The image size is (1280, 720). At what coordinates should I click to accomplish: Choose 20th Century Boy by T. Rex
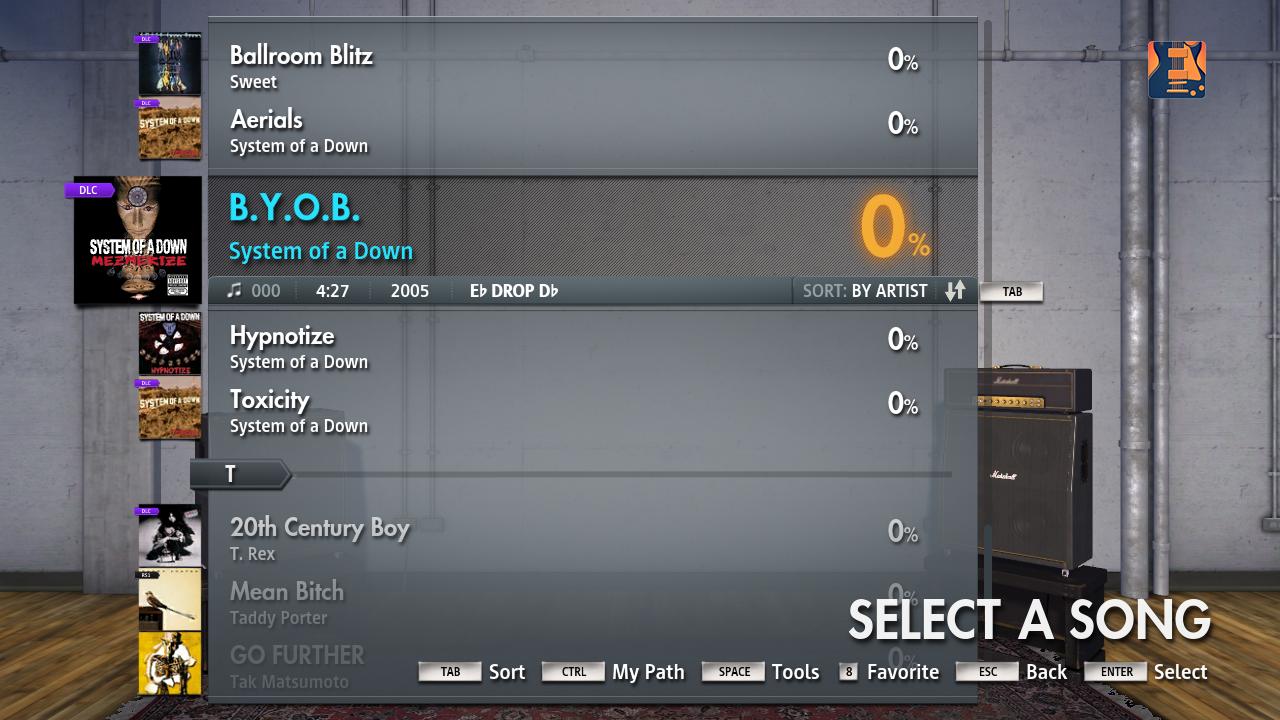(590, 538)
